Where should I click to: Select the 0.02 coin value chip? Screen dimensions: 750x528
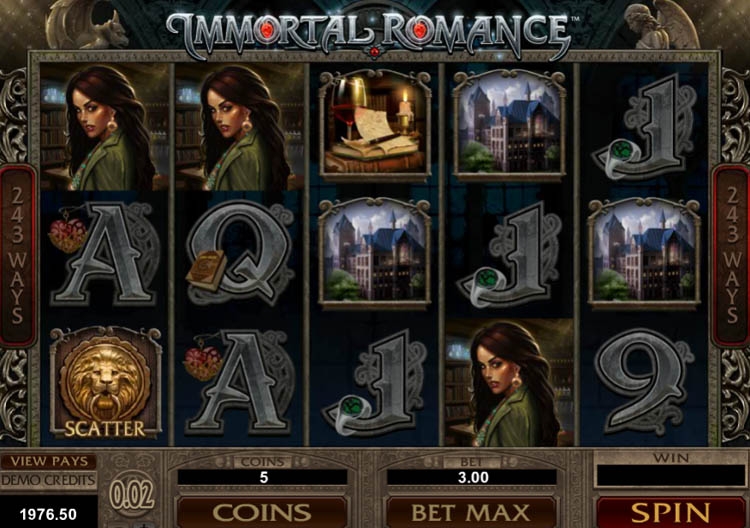134,493
